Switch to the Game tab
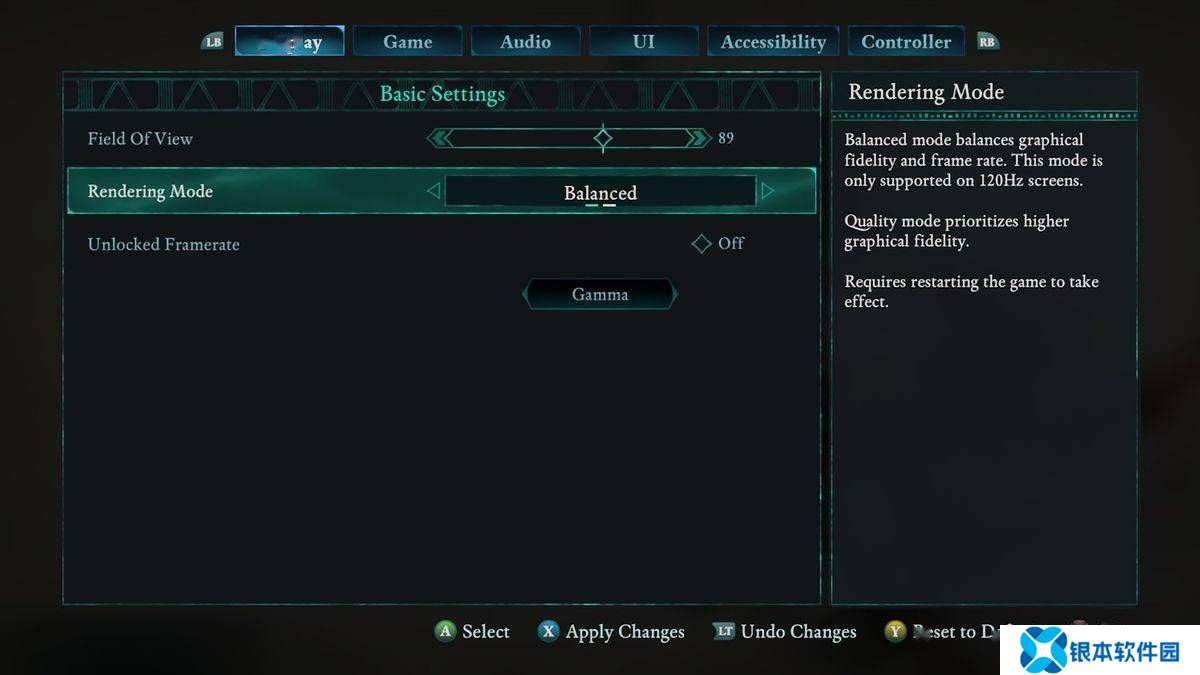The width and height of the screenshot is (1200, 675). 408,42
